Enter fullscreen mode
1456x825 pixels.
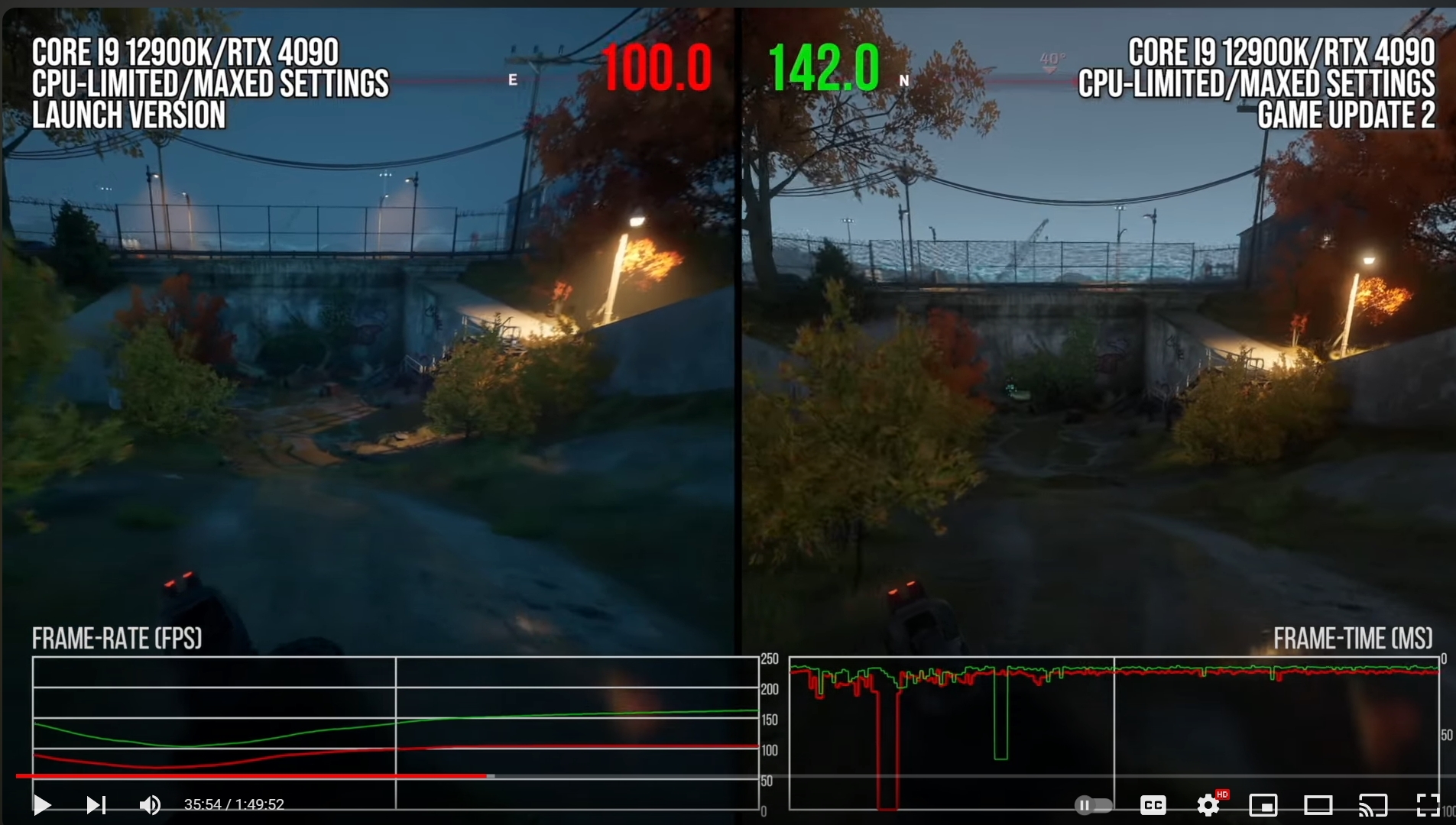click(1428, 804)
